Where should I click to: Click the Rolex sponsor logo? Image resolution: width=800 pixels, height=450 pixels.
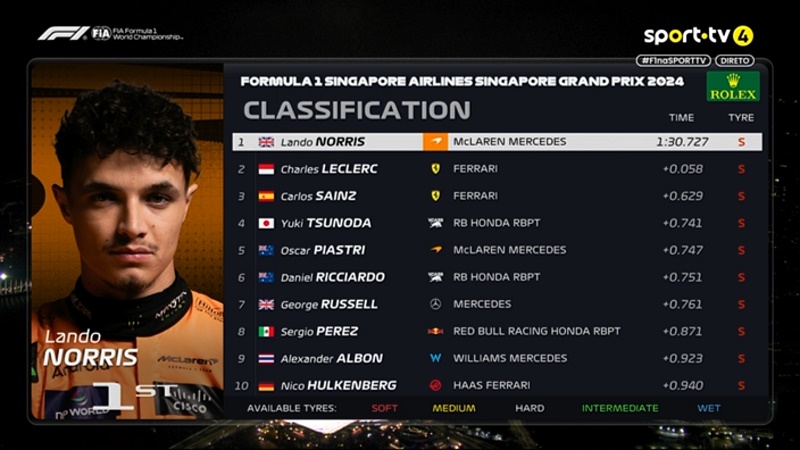pyautogui.click(x=733, y=87)
